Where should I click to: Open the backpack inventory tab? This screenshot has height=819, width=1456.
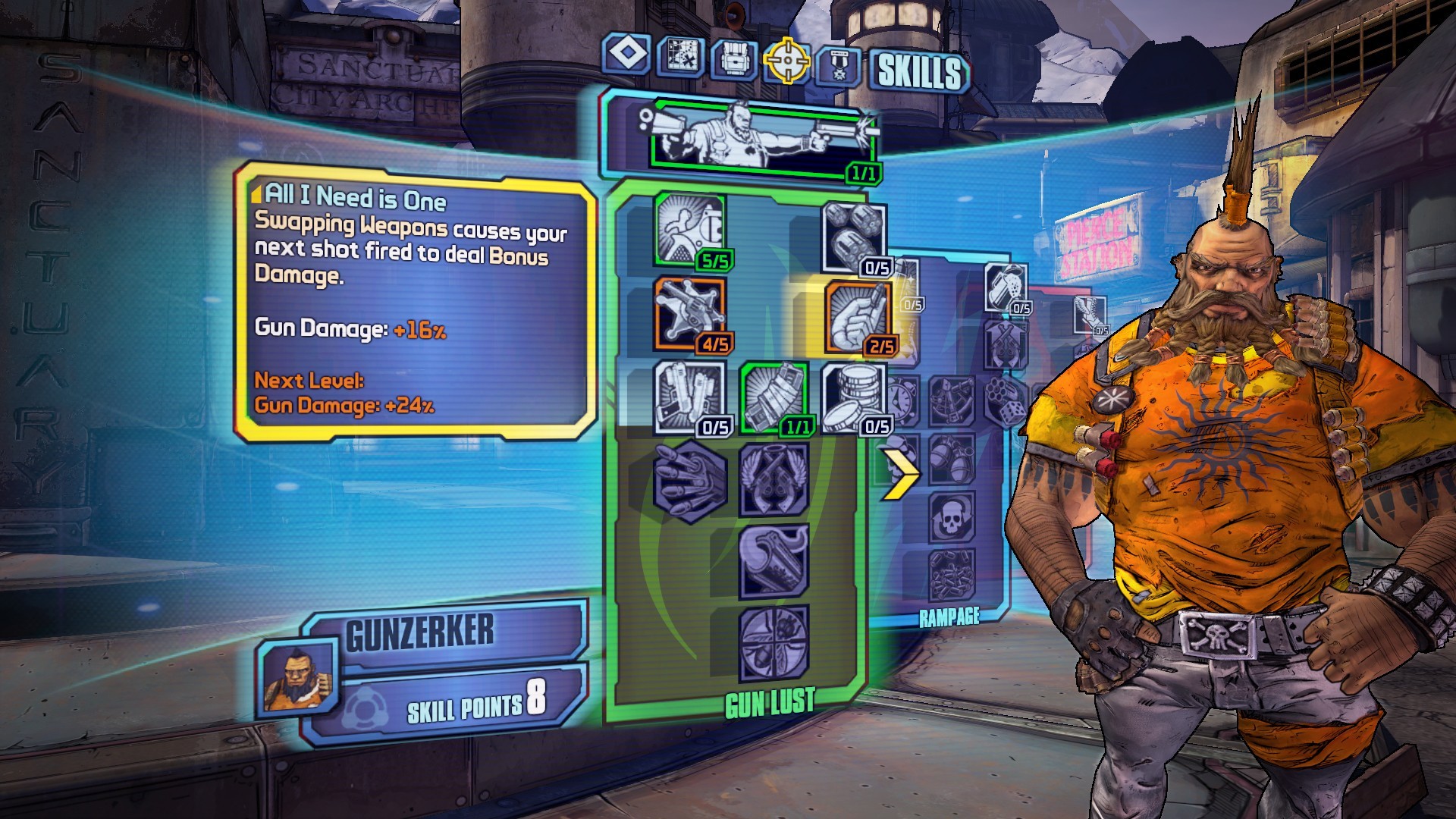(733, 58)
